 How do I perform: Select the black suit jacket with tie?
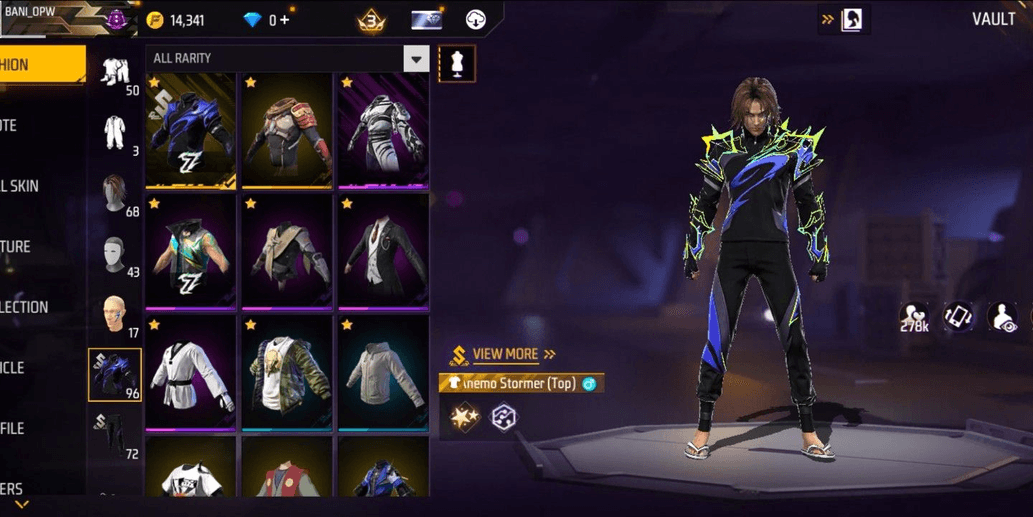pyautogui.click(x=383, y=251)
